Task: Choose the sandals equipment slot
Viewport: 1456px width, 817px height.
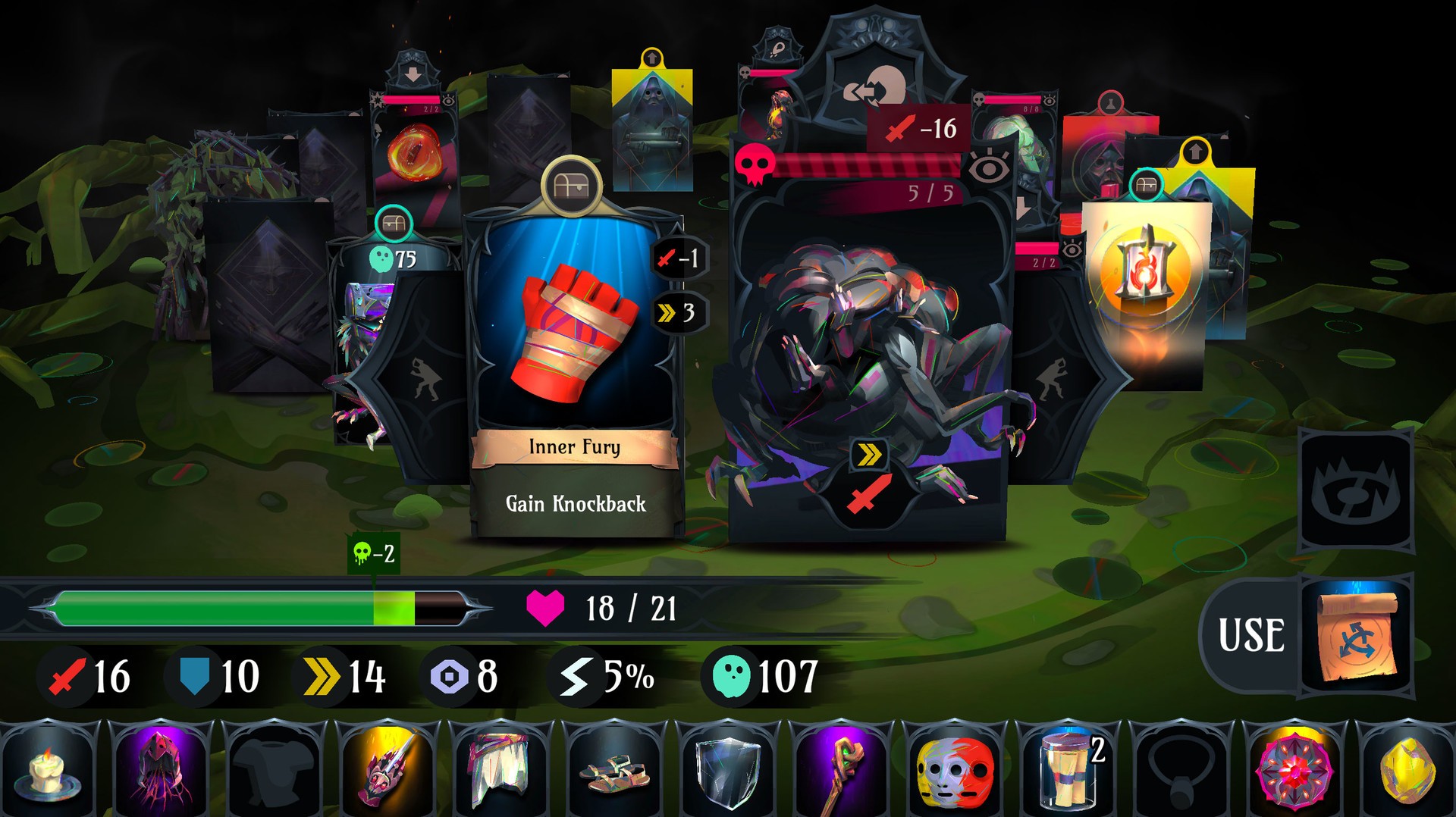Action: [613, 769]
